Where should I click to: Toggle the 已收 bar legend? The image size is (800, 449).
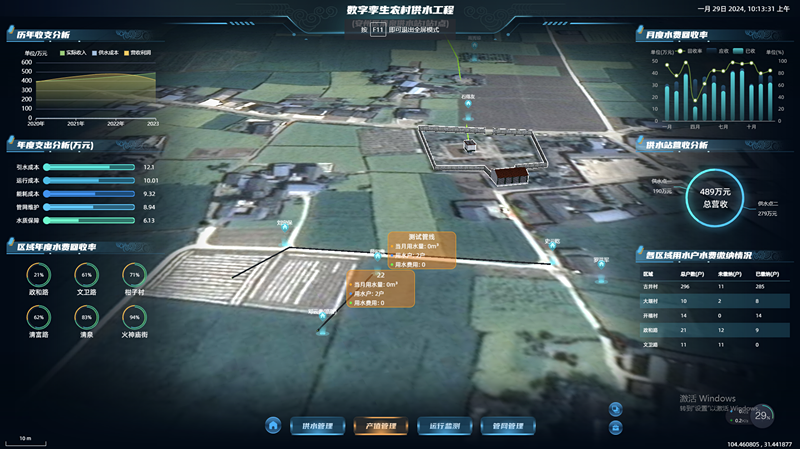[744, 50]
